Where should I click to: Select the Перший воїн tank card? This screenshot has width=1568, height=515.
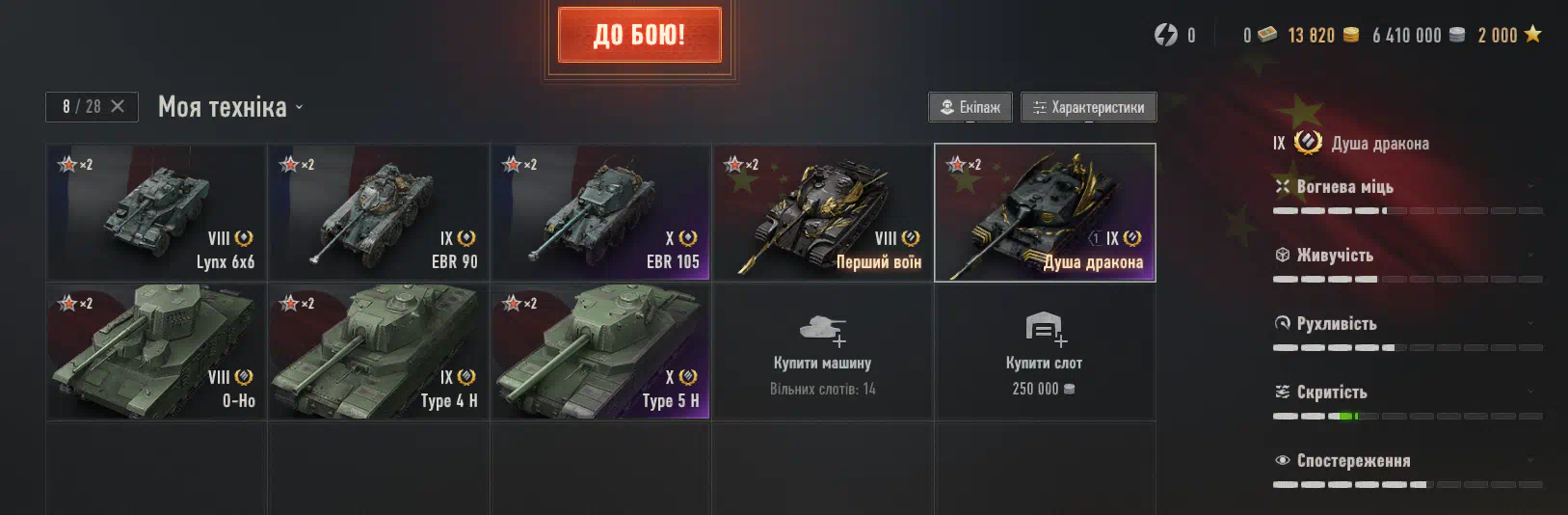[822, 212]
